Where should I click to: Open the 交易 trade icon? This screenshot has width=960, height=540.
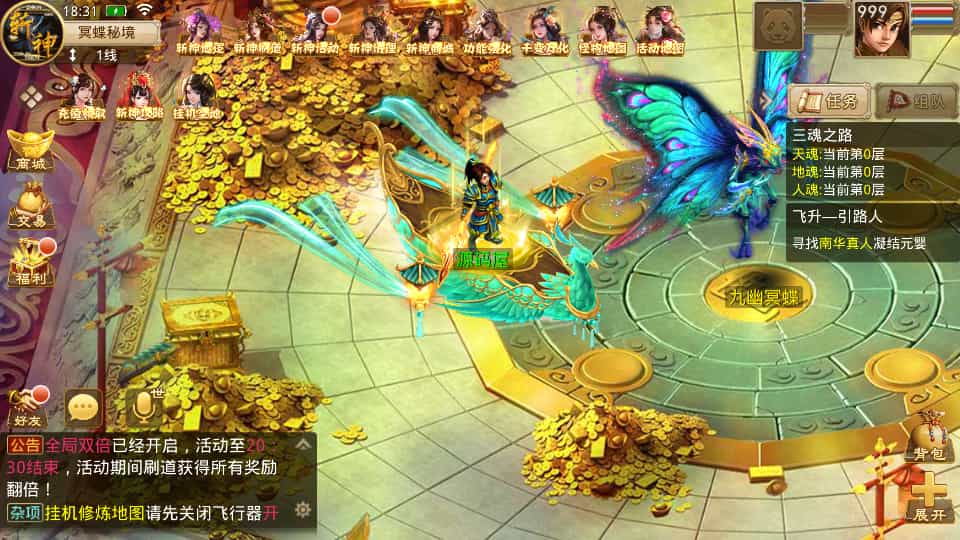[x=29, y=206]
